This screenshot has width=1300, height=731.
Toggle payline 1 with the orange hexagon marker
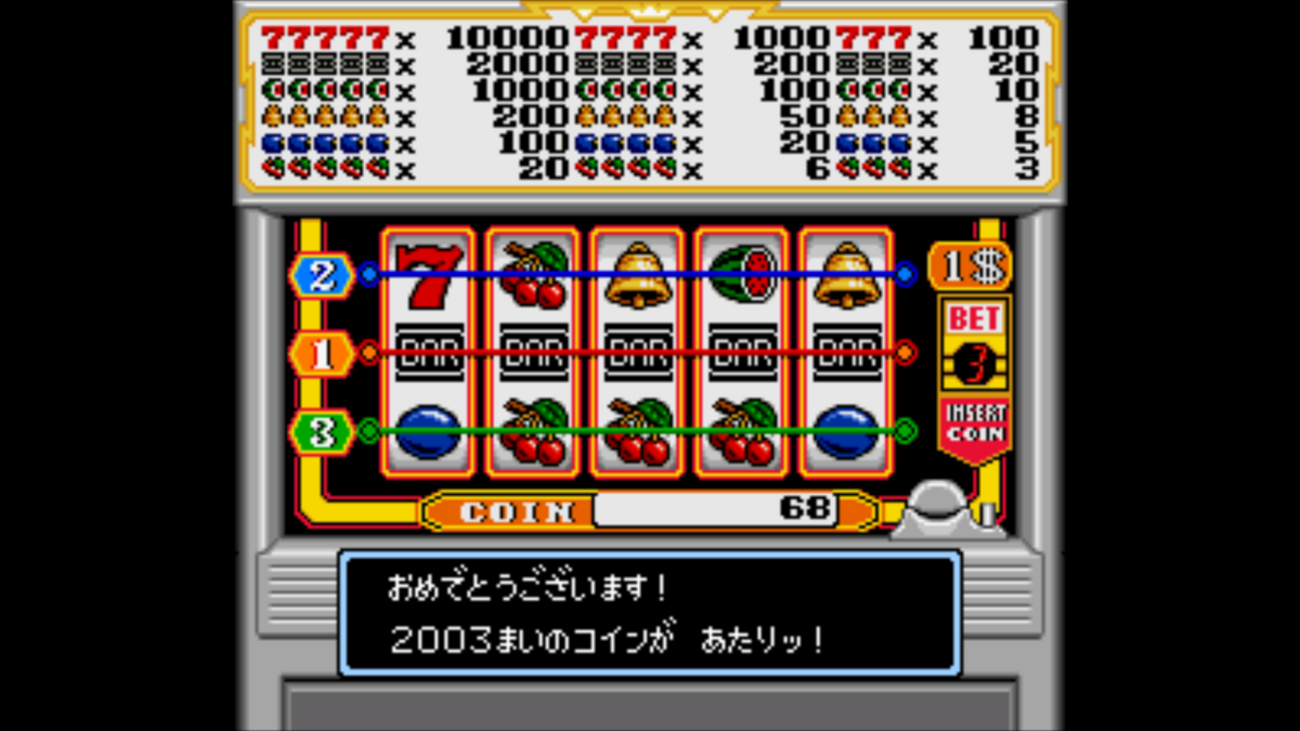[322, 353]
